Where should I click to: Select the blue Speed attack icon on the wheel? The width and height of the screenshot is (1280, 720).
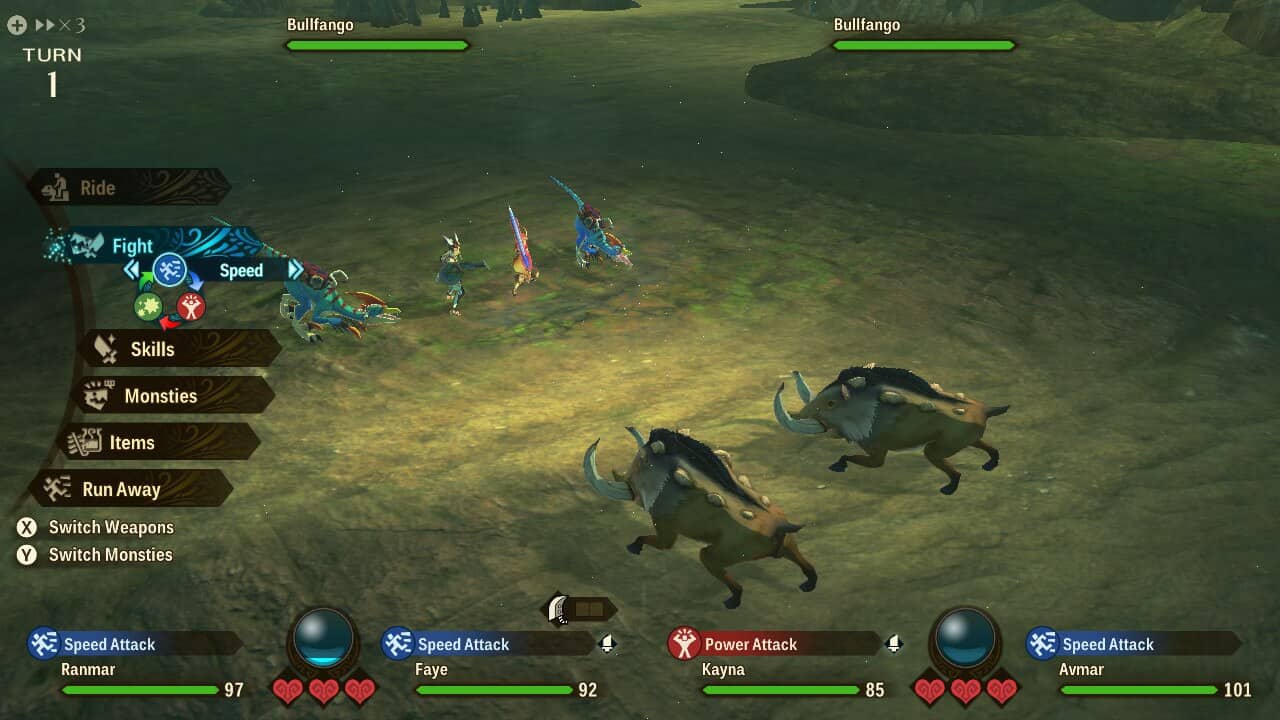coord(169,270)
